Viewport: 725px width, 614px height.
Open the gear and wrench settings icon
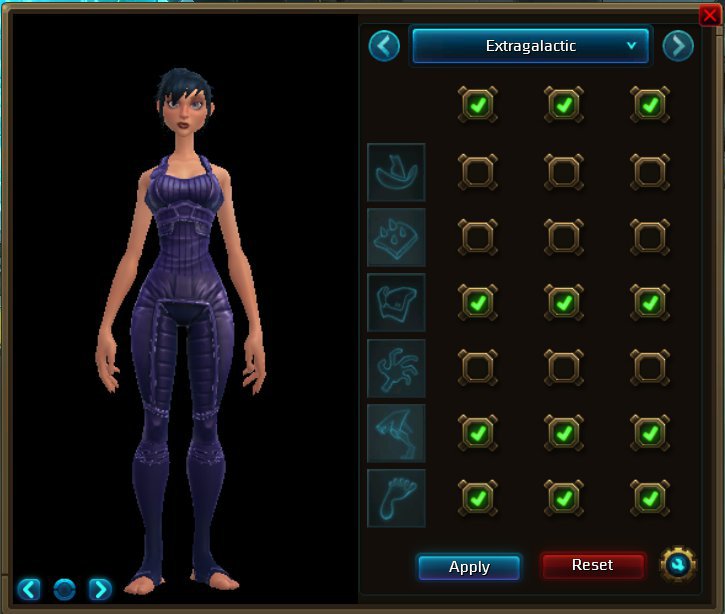(x=678, y=566)
